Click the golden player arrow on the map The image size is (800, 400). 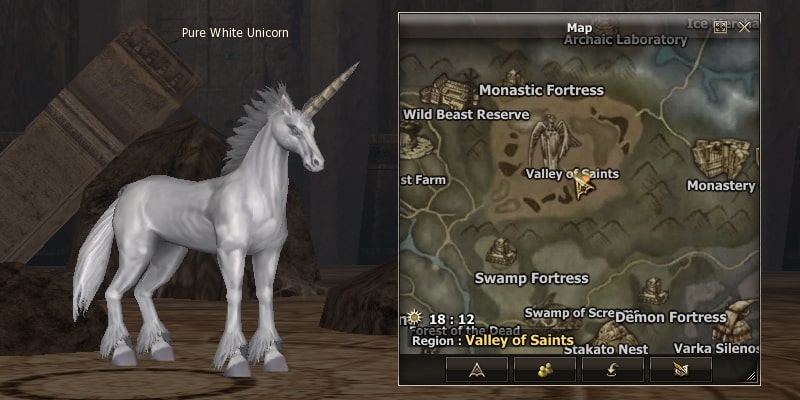click(x=581, y=184)
